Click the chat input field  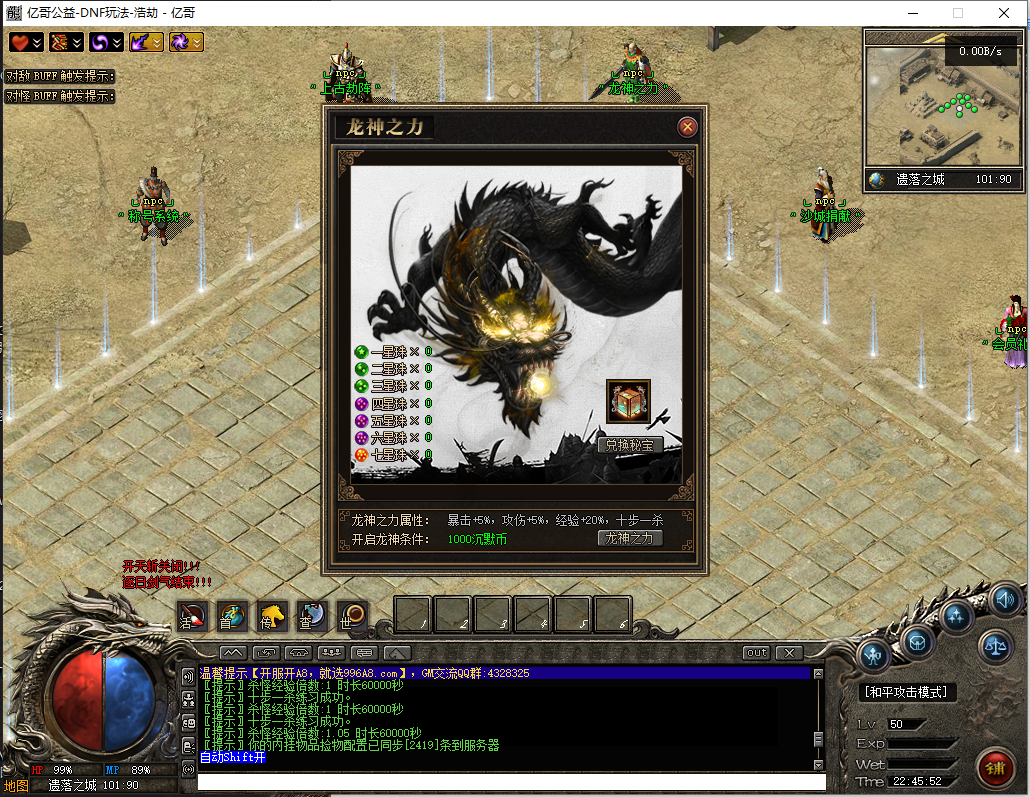tap(510, 781)
